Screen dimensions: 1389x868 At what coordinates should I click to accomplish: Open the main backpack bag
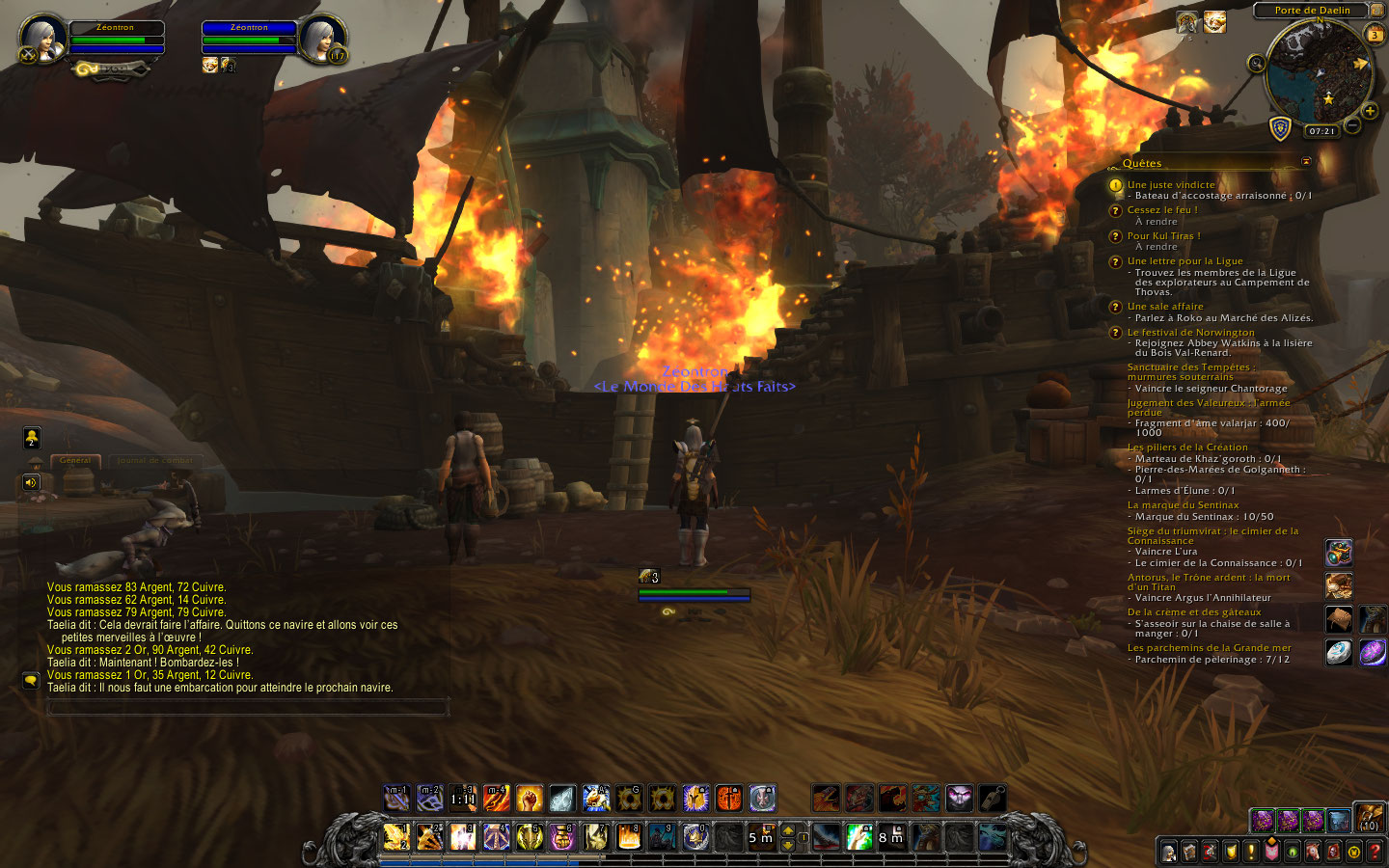click(x=1370, y=818)
